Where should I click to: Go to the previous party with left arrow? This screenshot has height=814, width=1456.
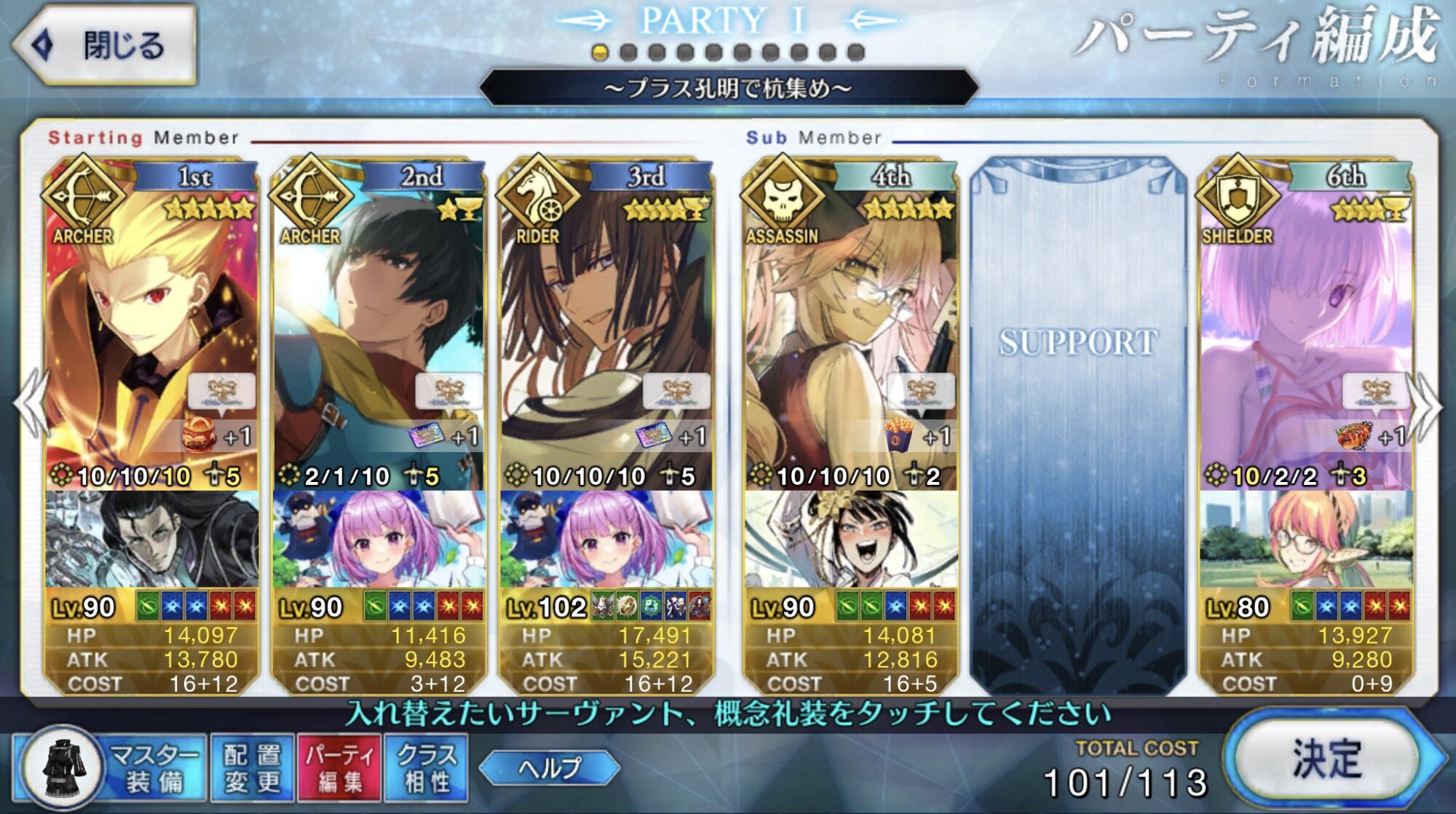click(x=29, y=404)
